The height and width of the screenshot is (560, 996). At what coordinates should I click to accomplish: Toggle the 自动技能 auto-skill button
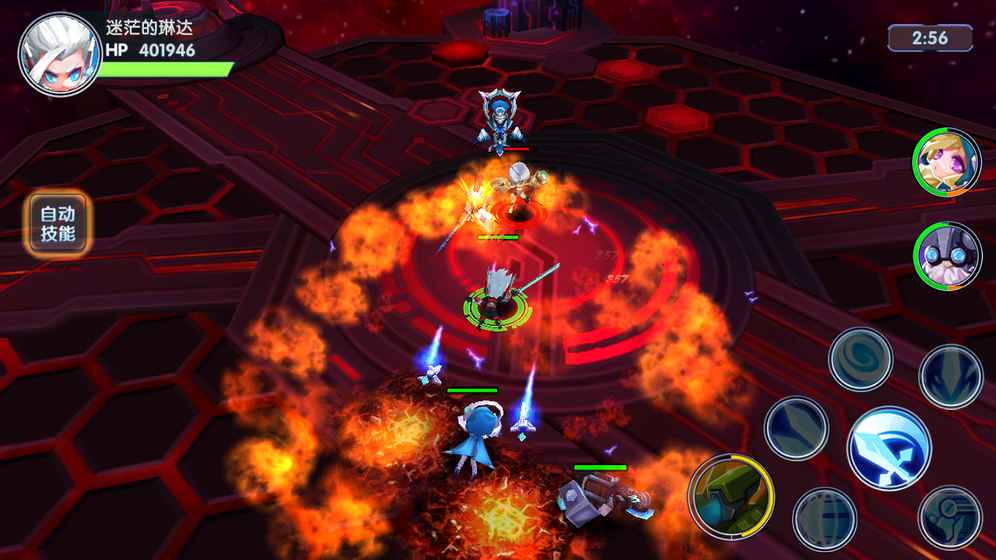[58, 224]
